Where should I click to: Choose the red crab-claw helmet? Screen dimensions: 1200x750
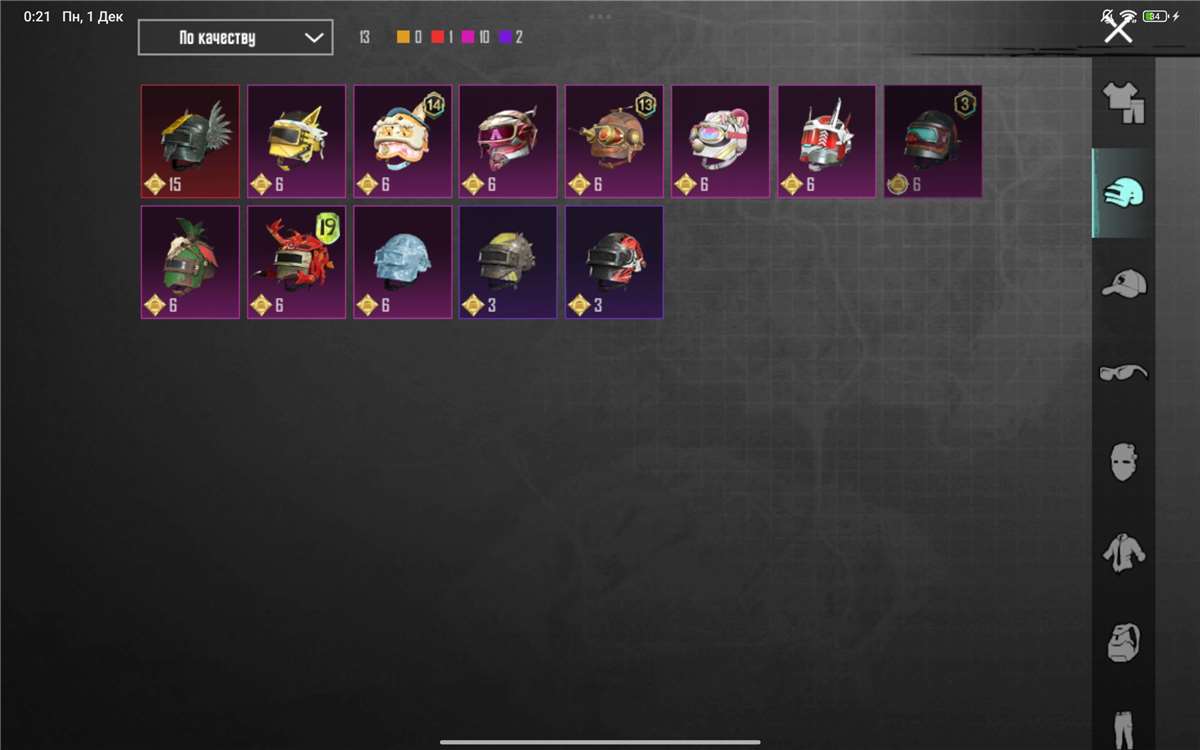pos(296,262)
